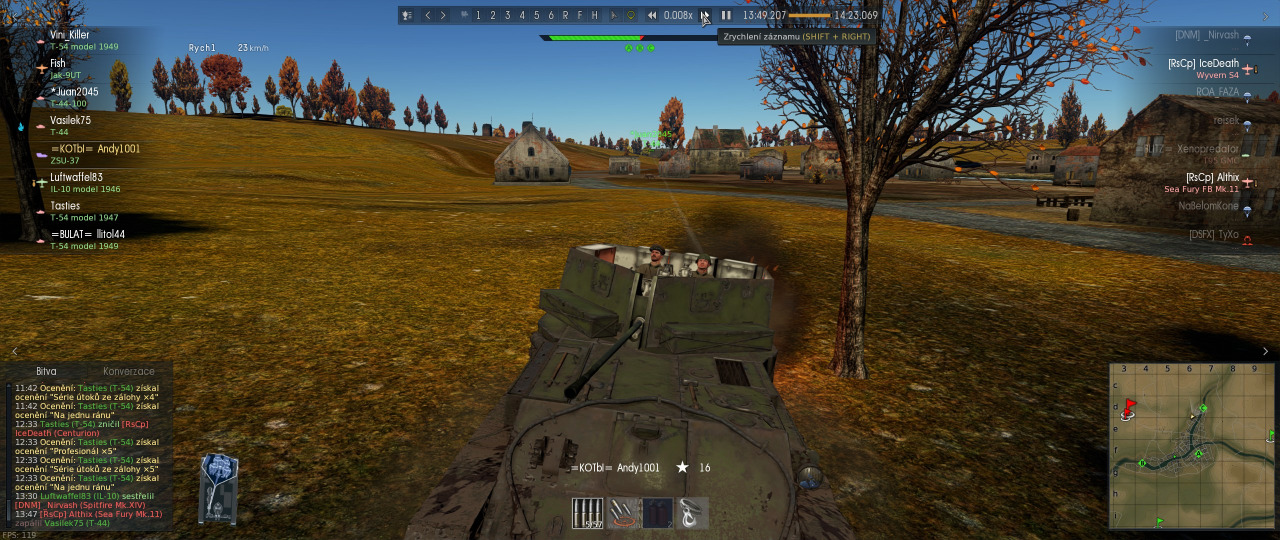The image size is (1280, 540).
Task: Activate the R camera mode button
Action: pyautogui.click(x=566, y=15)
